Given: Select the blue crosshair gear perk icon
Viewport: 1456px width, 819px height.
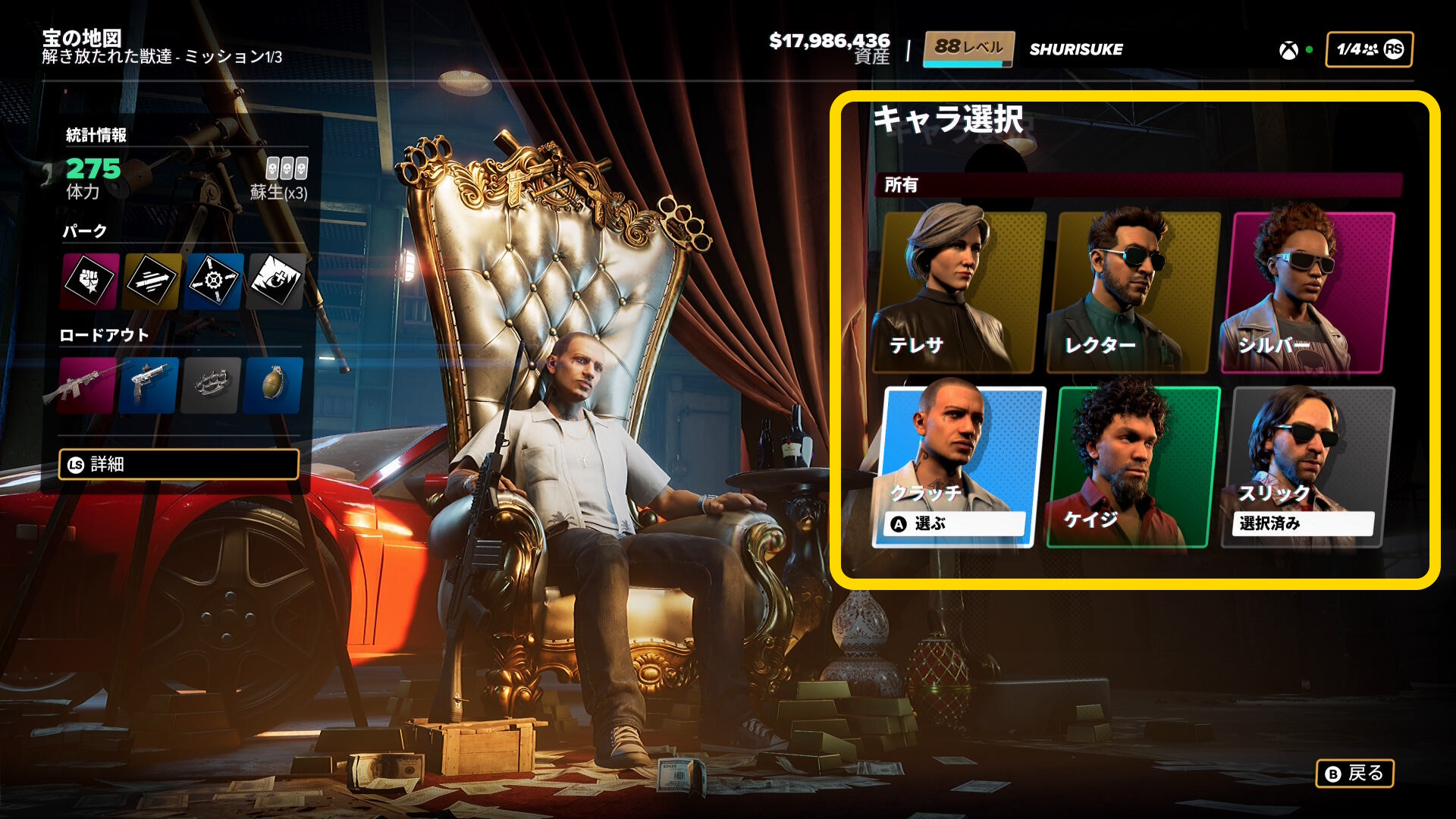Looking at the screenshot, I should [214, 281].
